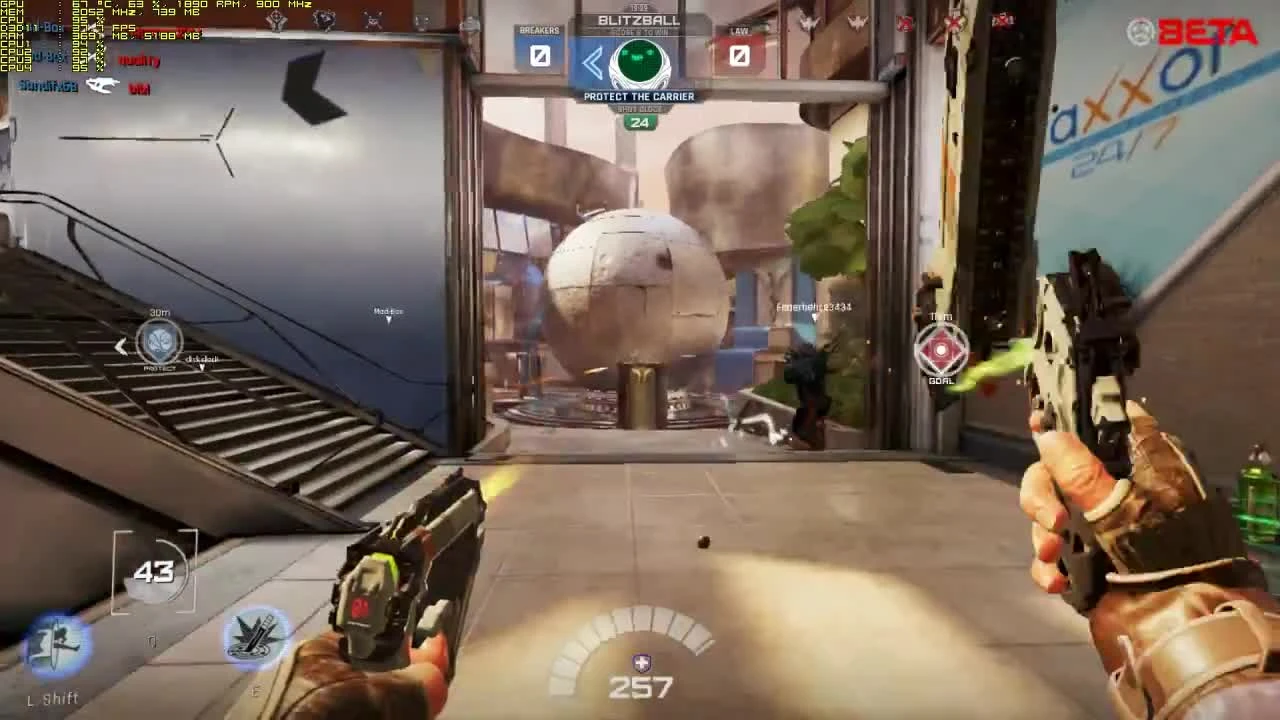Click the BETA watermark logo
The width and height of the screenshot is (1280, 720).
[x=1208, y=33]
